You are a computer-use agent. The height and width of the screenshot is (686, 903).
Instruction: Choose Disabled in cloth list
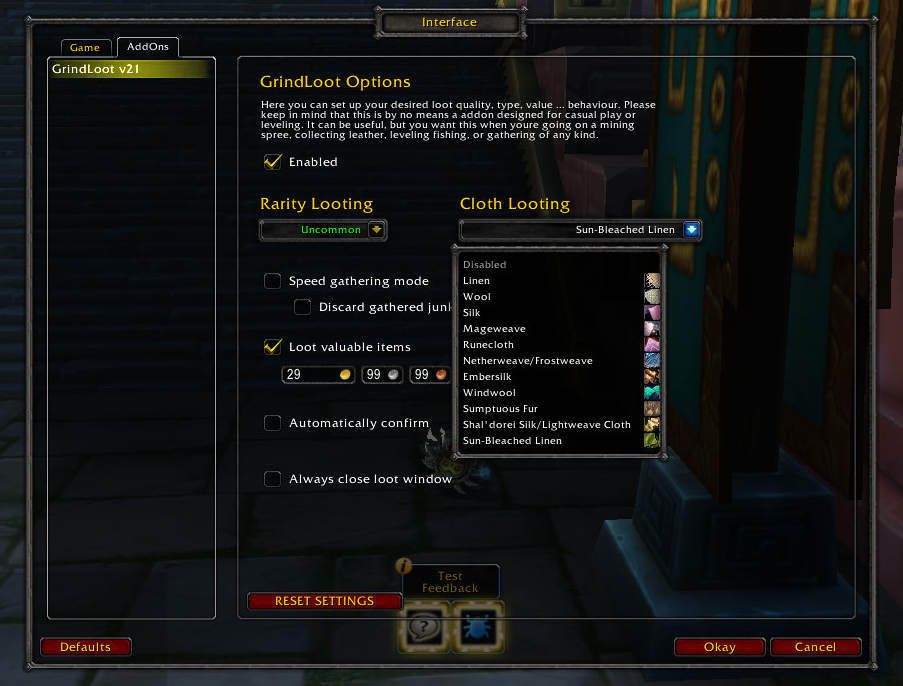[x=485, y=265]
